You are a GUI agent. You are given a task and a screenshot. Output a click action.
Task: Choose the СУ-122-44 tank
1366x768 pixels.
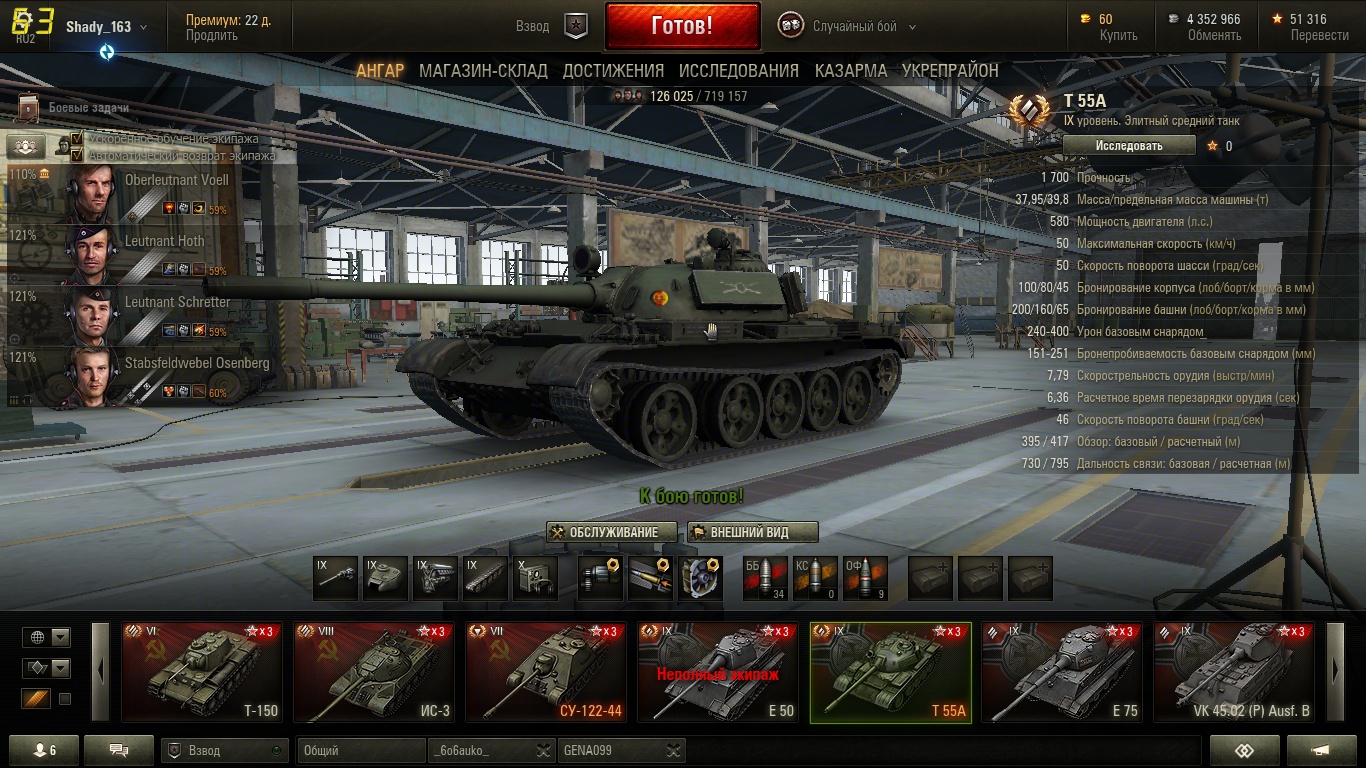pyautogui.click(x=546, y=672)
